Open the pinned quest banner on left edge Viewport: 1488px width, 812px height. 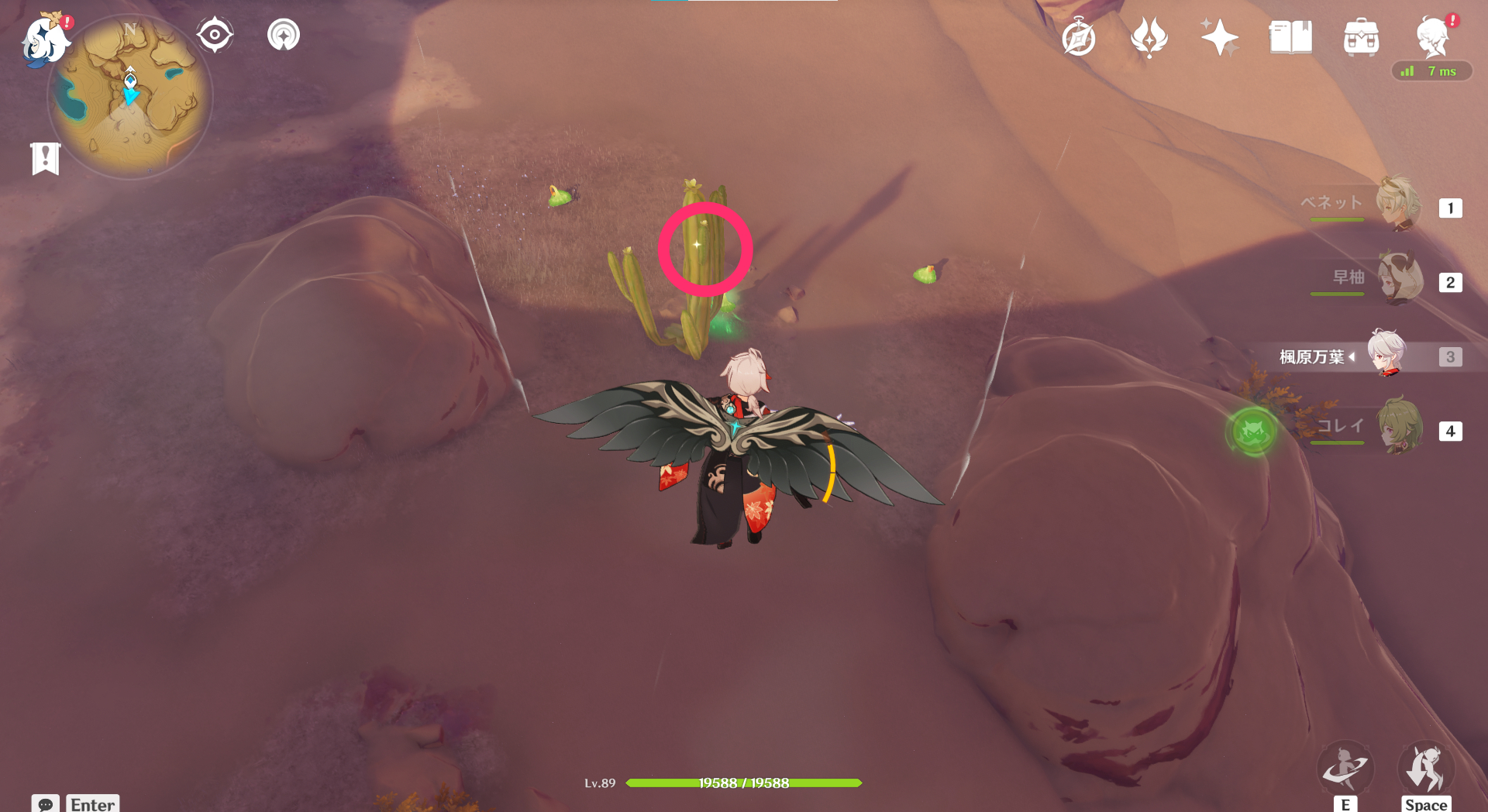[x=45, y=157]
